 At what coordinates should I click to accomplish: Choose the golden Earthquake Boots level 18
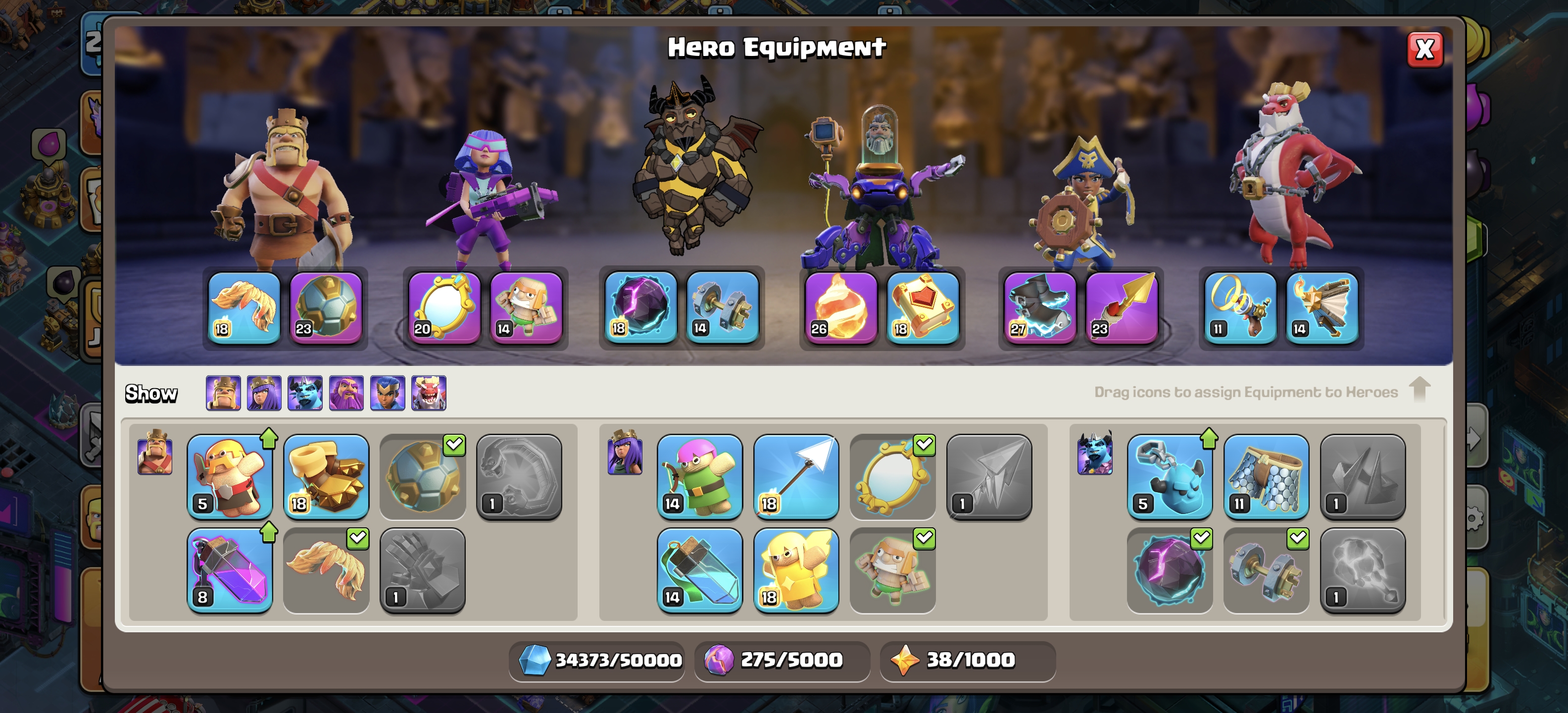(326, 476)
